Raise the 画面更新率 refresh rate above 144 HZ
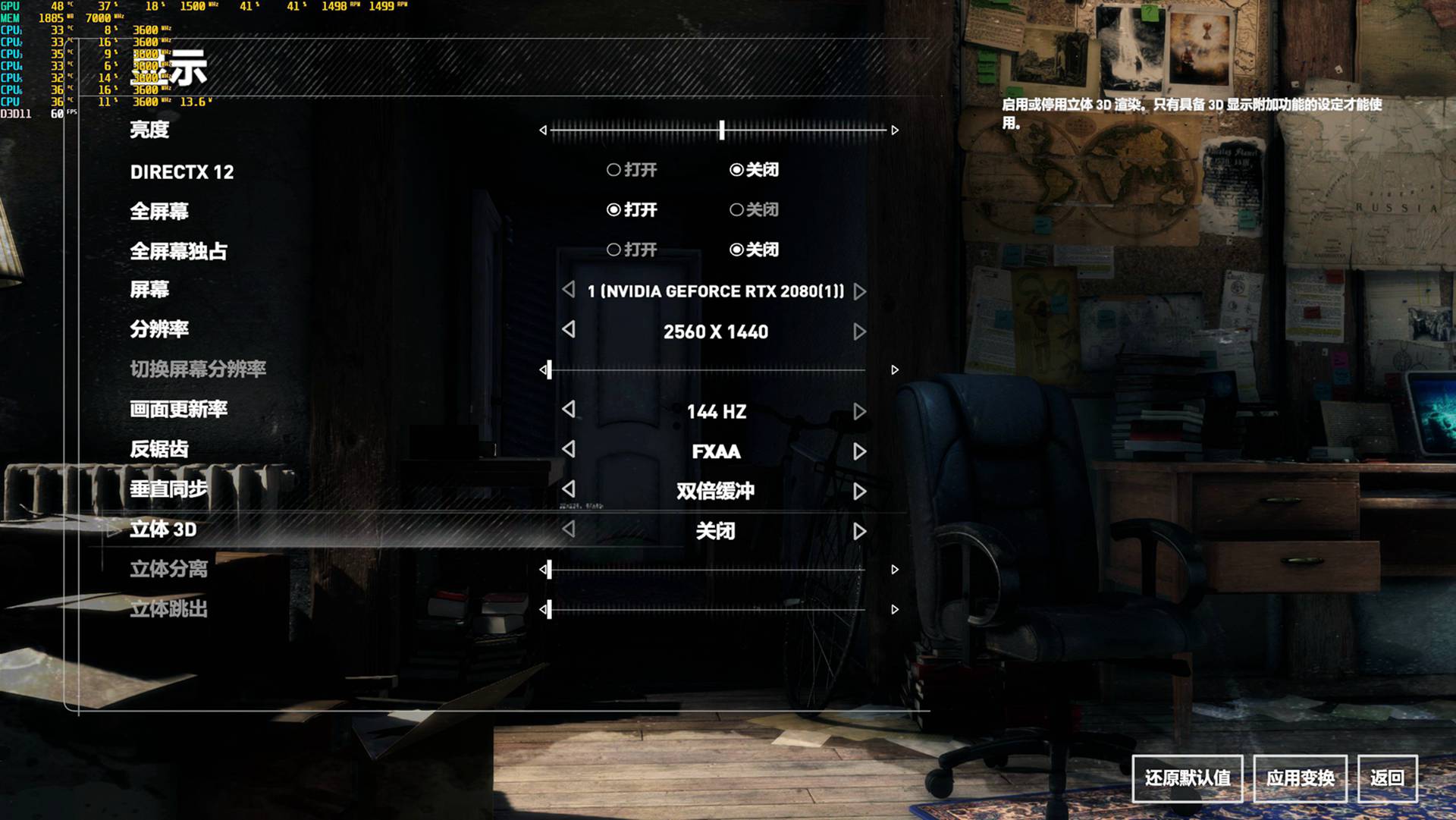Image resolution: width=1456 pixels, height=820 pixels. tap(859, 411)
